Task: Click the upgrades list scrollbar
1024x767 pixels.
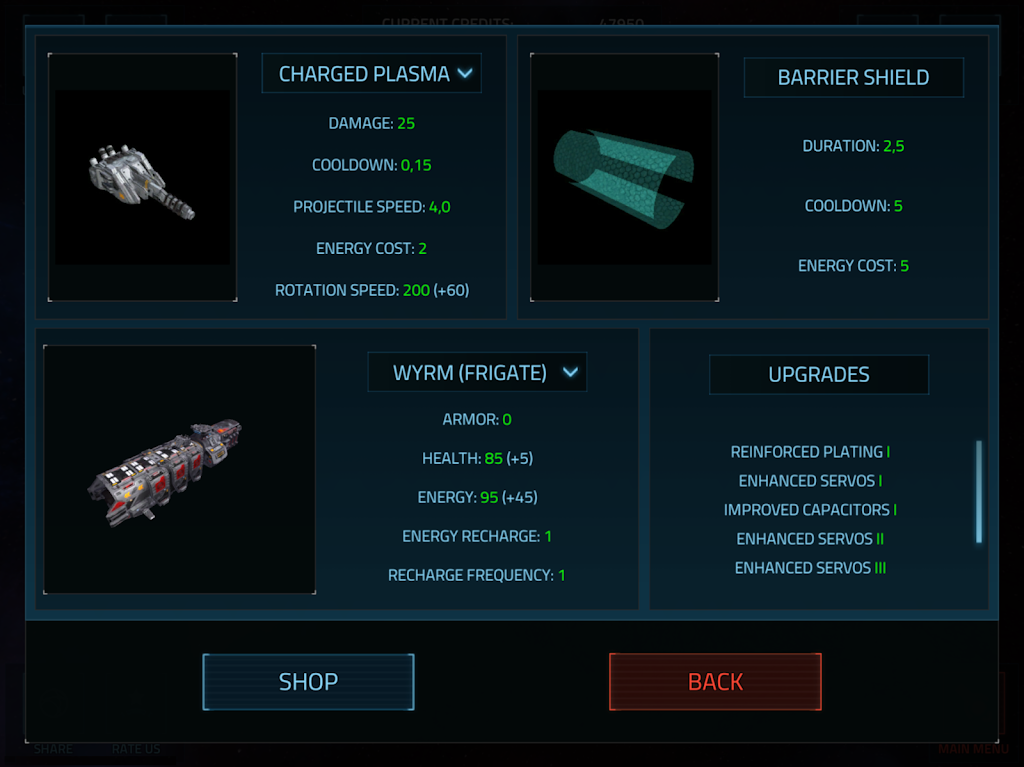Action: [x=978, y=492]
